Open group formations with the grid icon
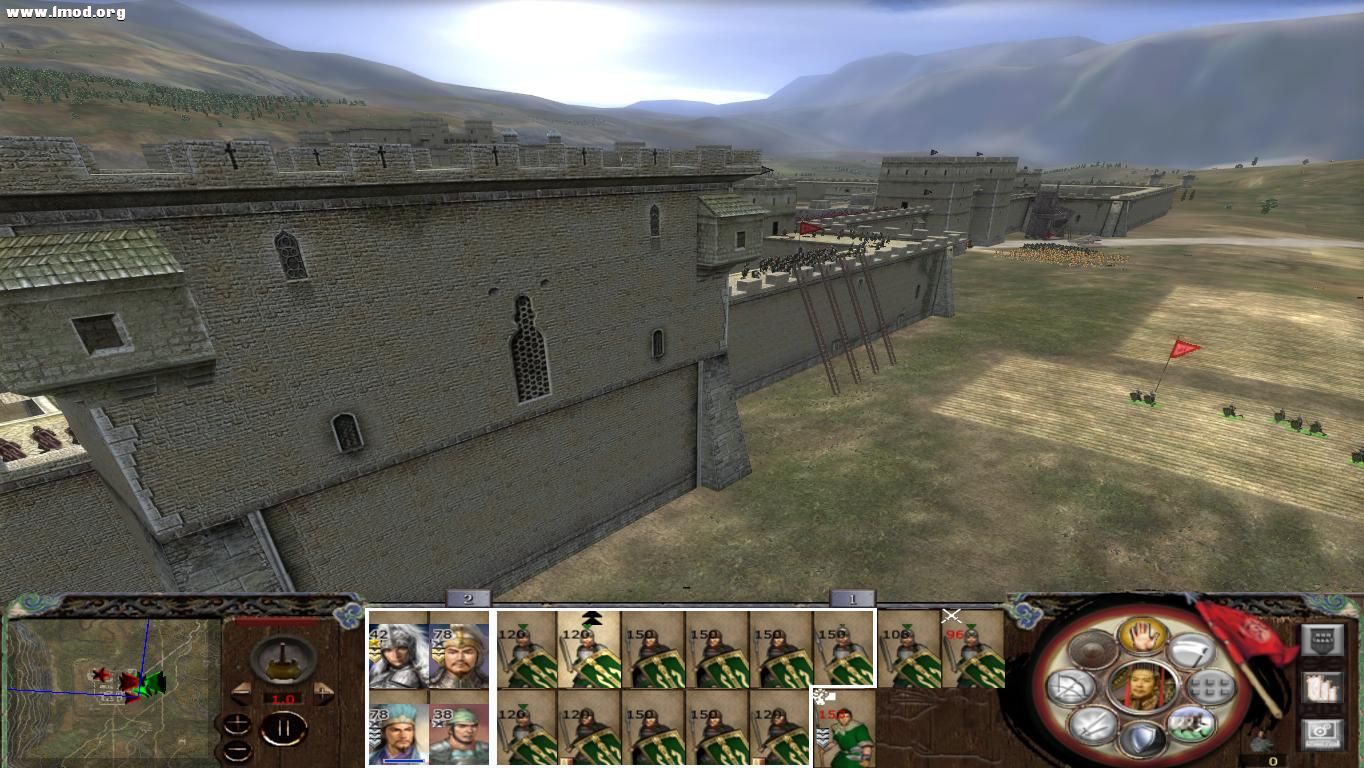This screenshot has width=1364, height=768. pyautogui.click(x=1210, y=687)
